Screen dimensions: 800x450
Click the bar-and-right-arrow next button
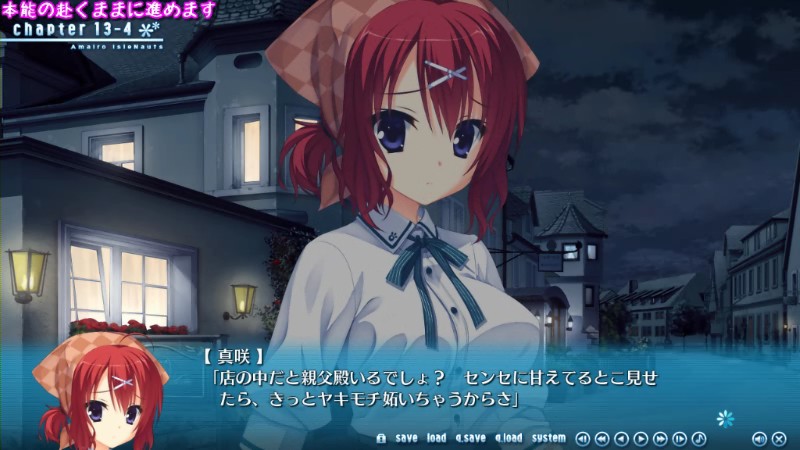(680, 438)
